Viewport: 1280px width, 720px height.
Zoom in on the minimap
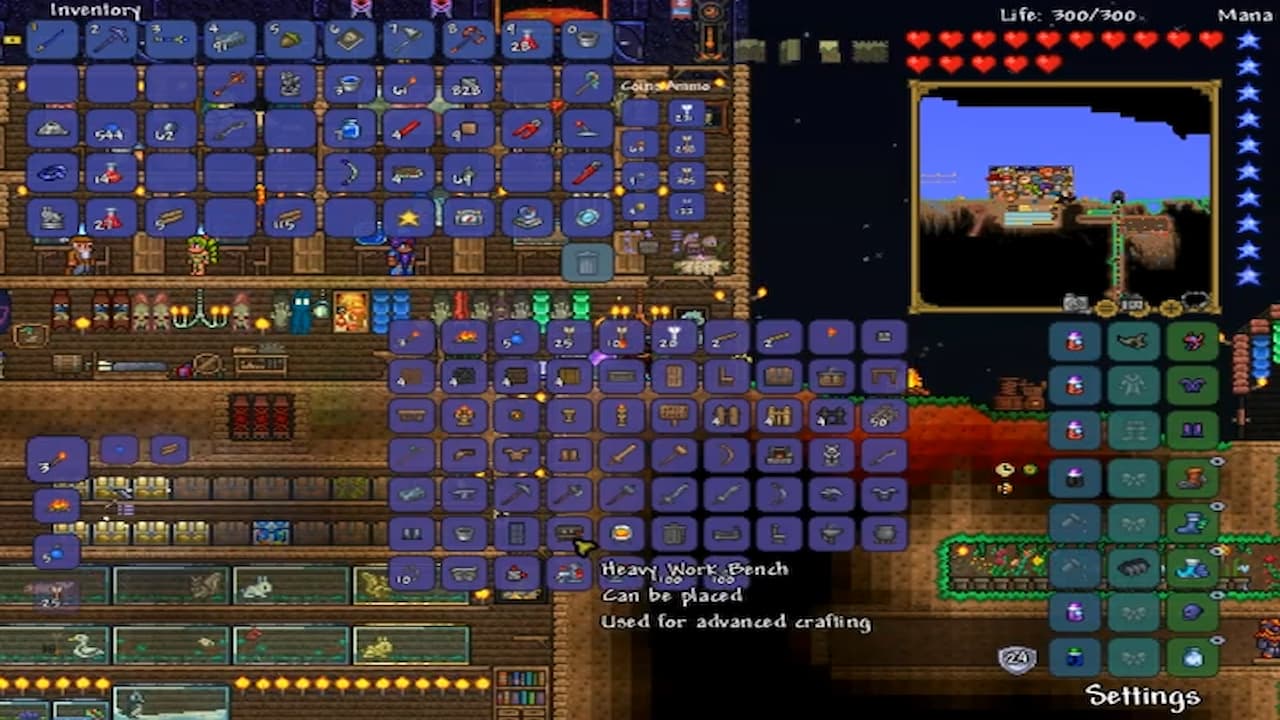tap(1171, 306)
